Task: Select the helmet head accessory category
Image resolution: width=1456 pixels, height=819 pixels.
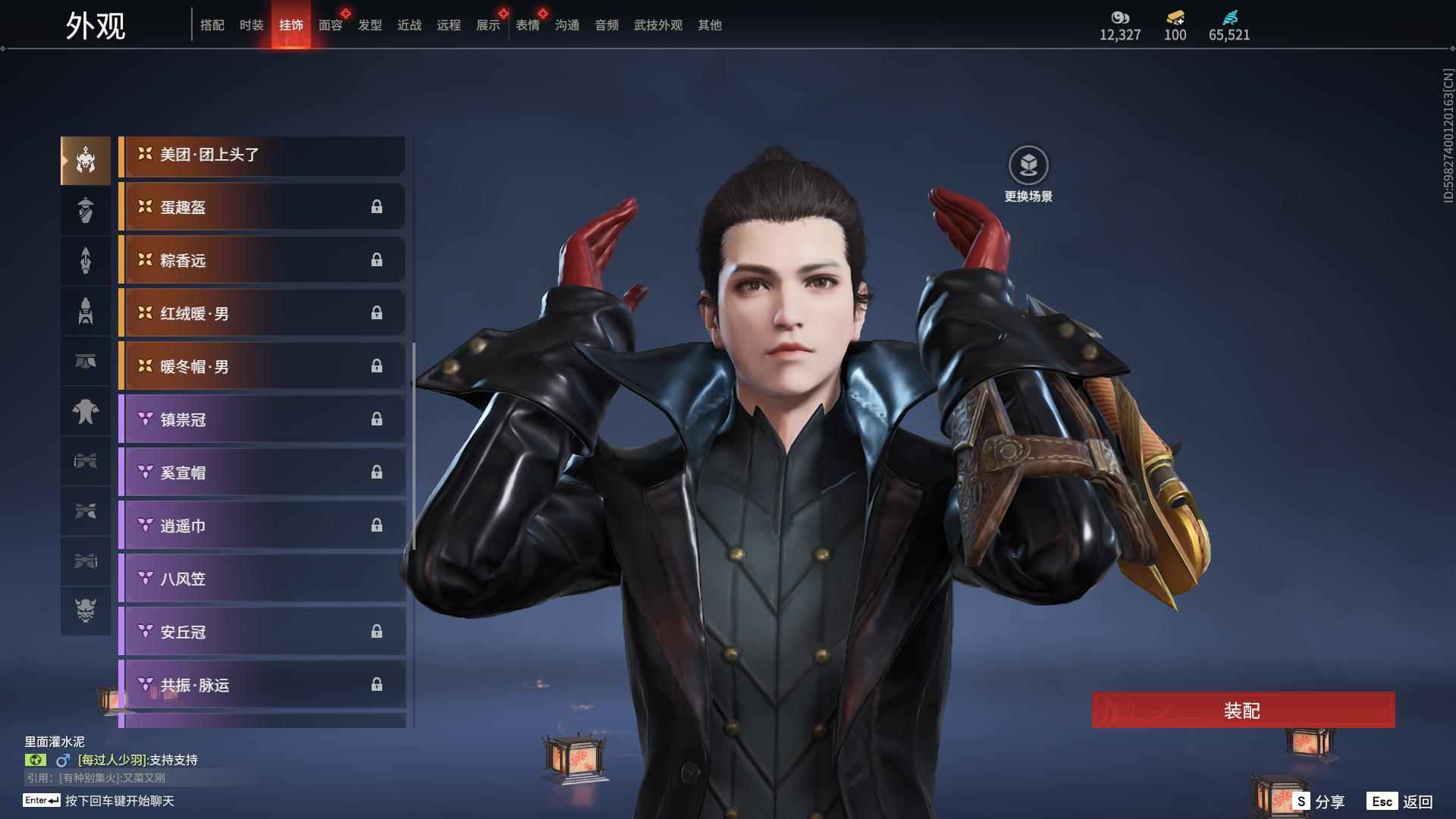Action: (85, 160)
